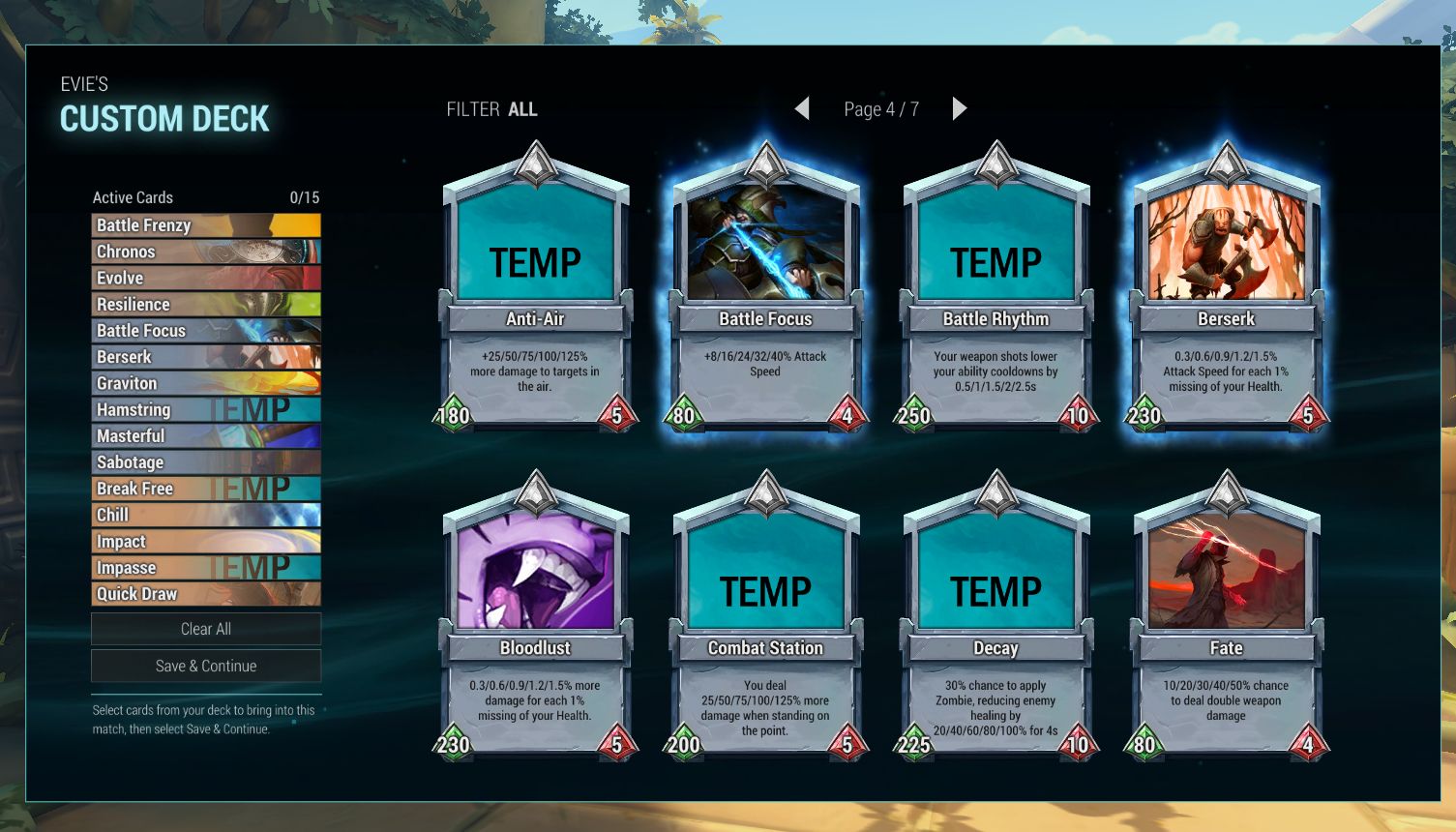Select Chronos in the Active Cards list
1456x832 pixels.
coord(206,252)
